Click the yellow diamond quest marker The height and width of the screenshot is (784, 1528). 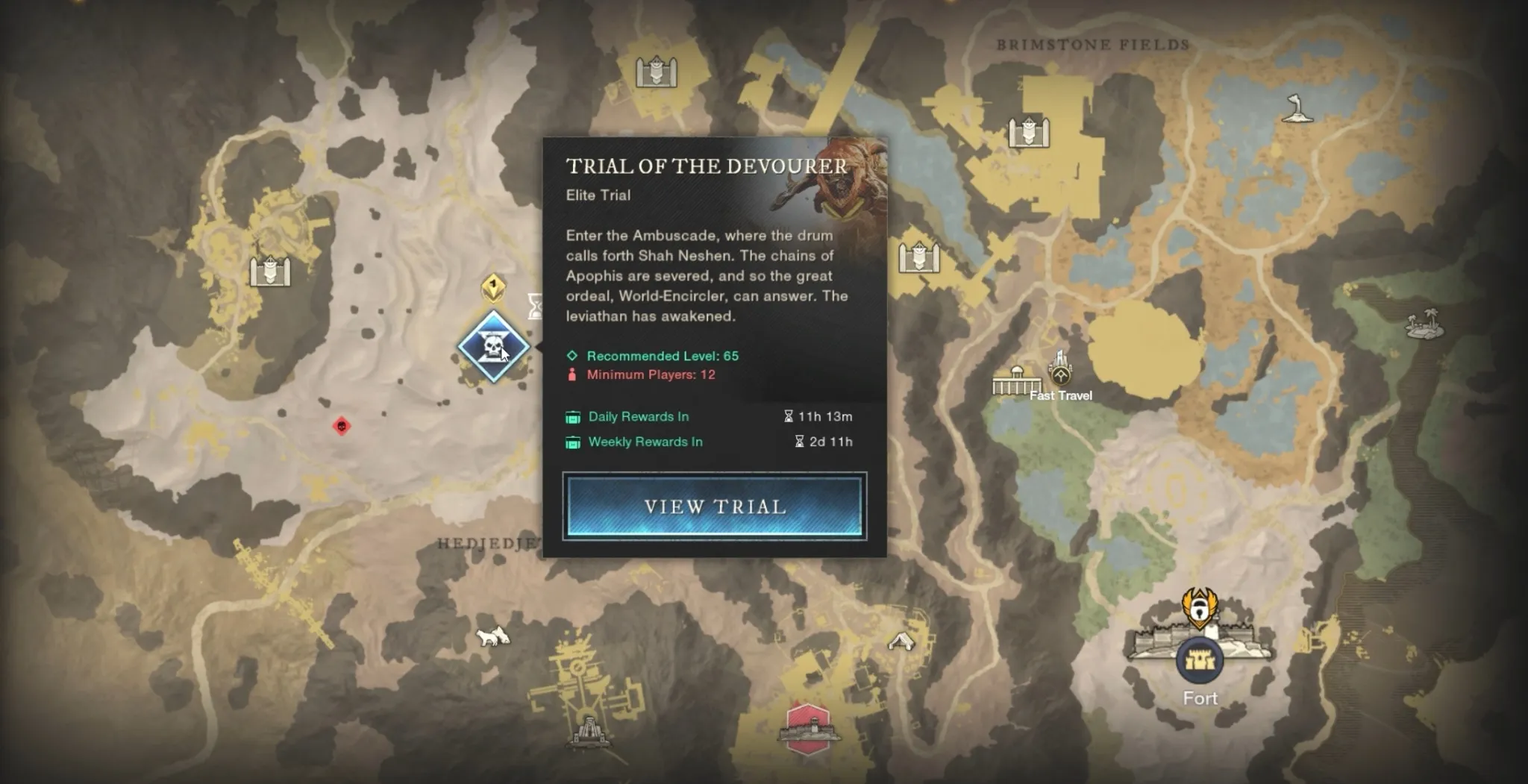coord(492,287)
